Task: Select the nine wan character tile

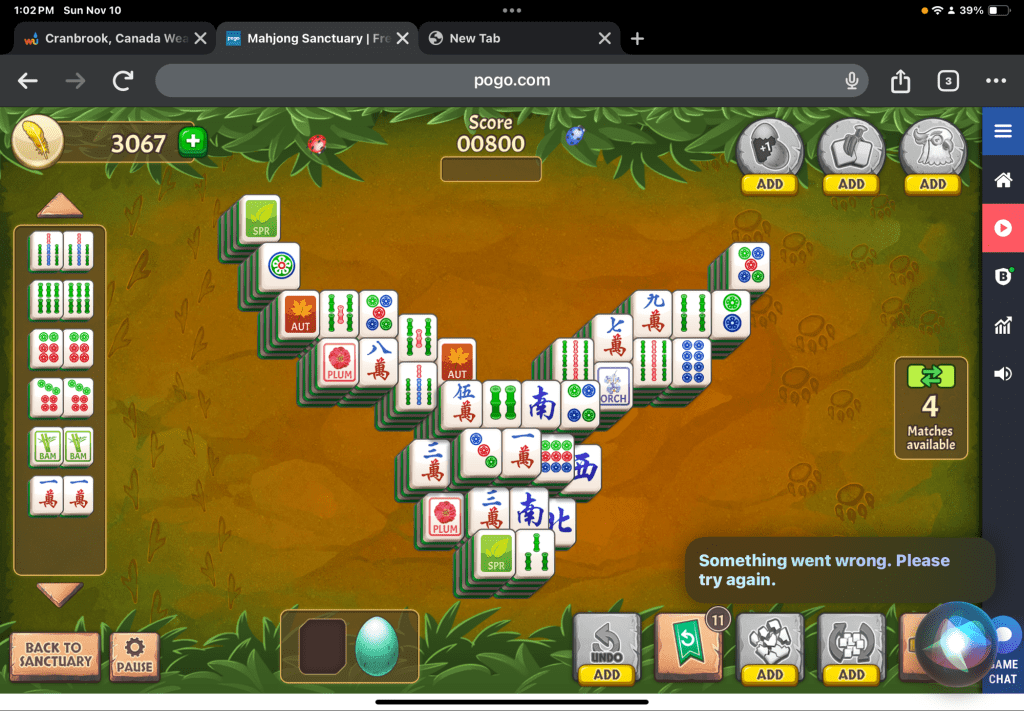Action: pyautogui.click(x=654, y=312)
